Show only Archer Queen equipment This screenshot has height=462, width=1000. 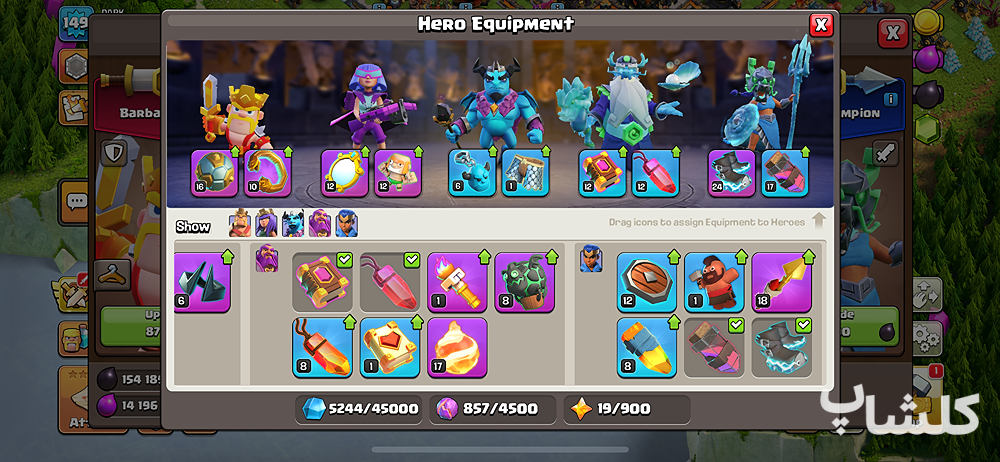click(266, 224)
